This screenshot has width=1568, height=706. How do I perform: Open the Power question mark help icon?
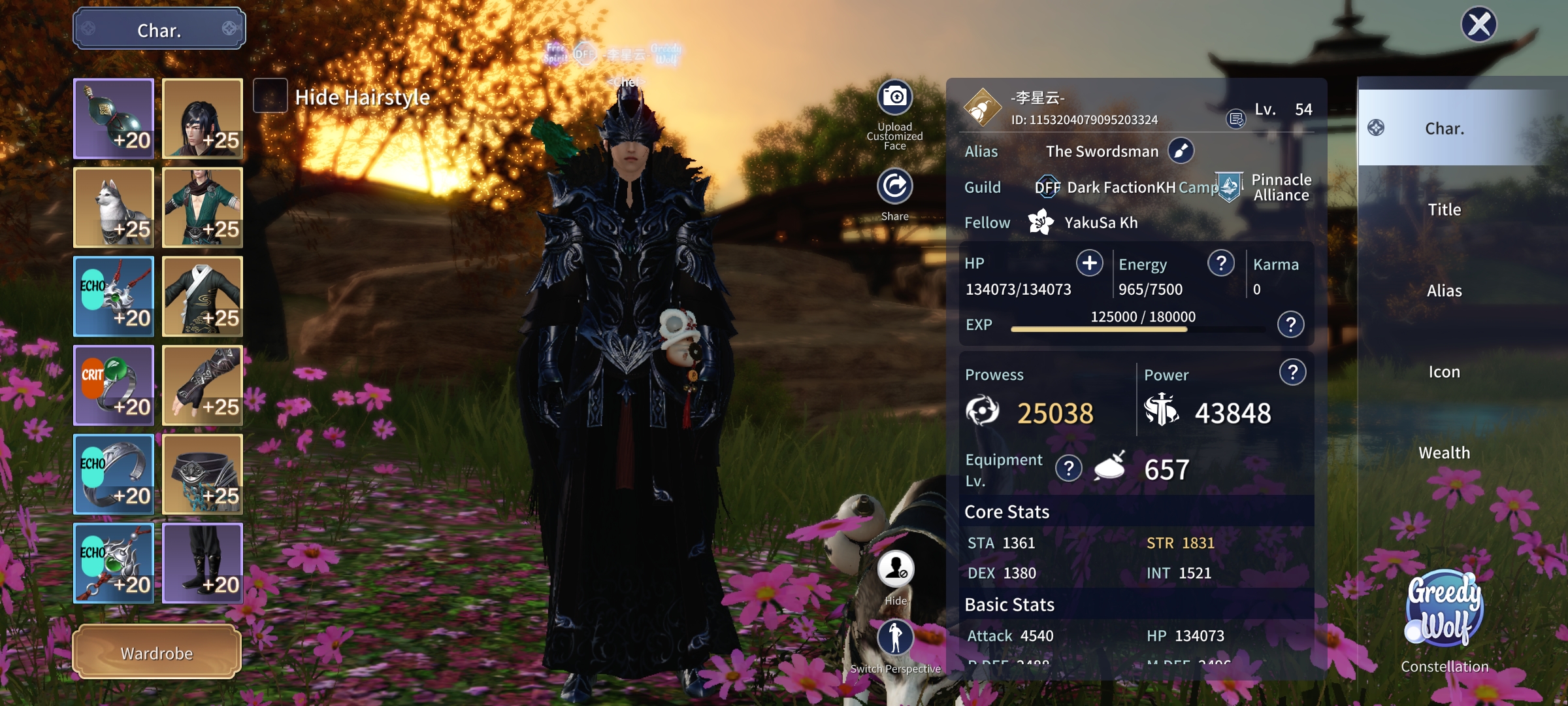pyautogui.click(x=1292, y=371)
